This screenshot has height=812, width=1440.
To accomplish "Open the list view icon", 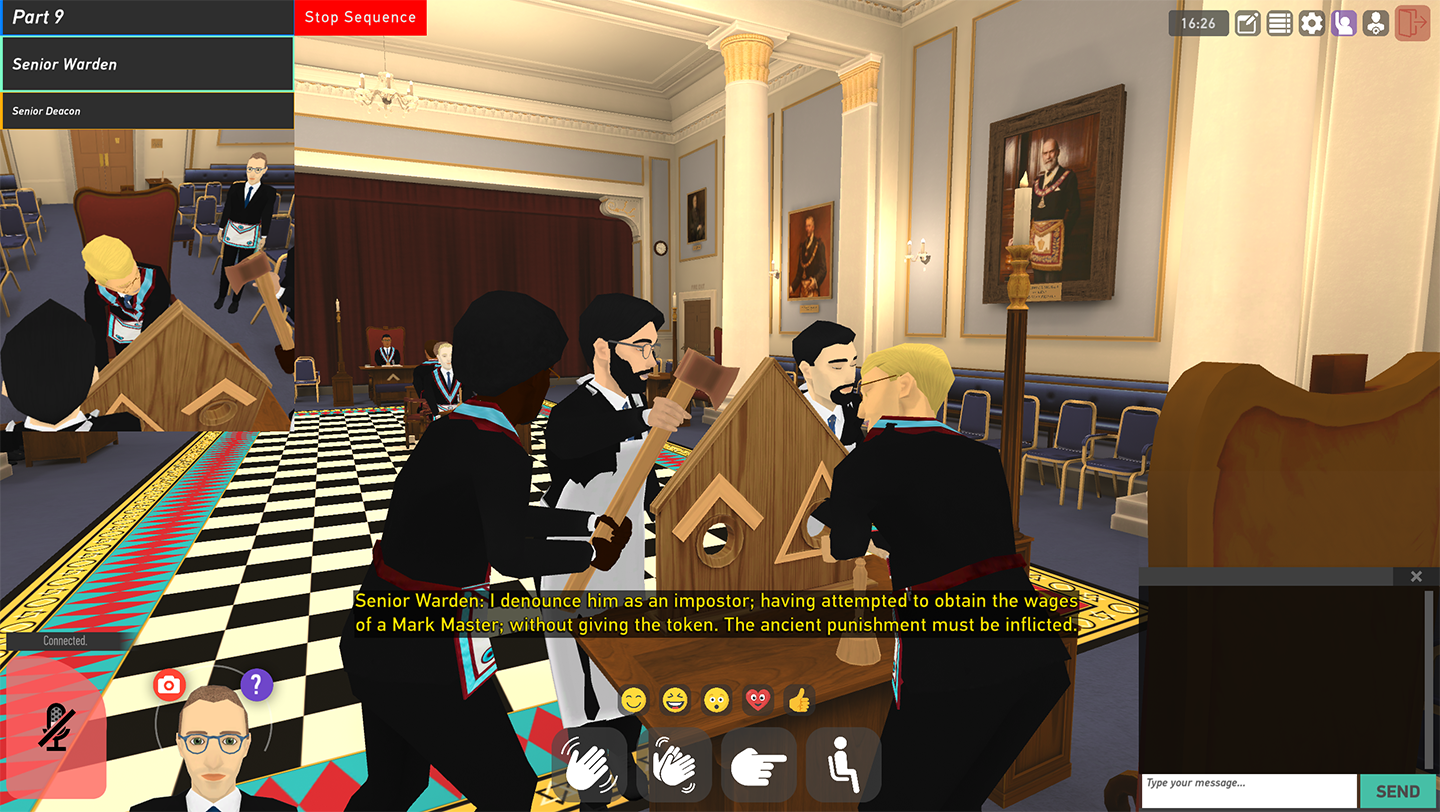I will (1279, 23).
